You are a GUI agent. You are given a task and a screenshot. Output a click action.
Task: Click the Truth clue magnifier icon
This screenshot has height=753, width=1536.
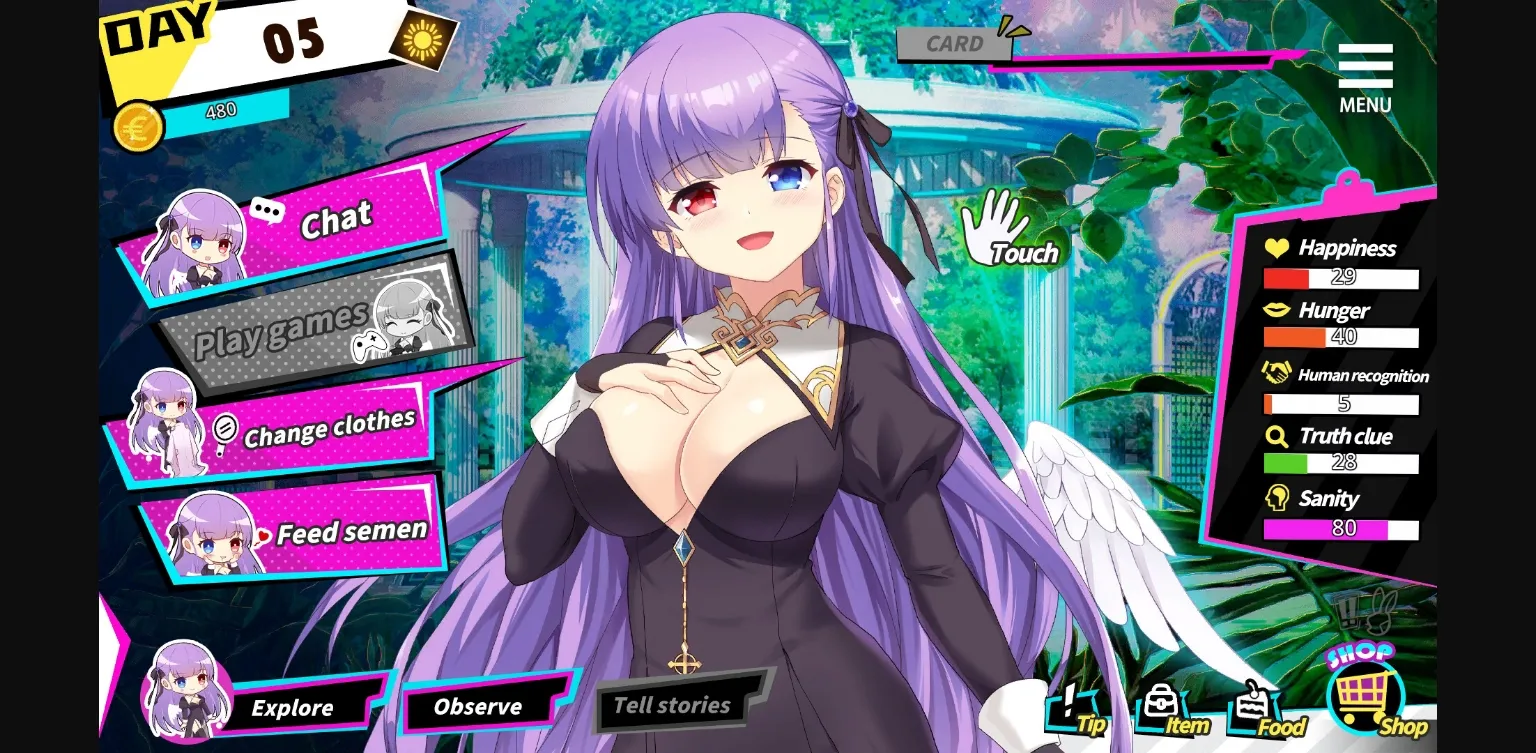click(1277, 437)
